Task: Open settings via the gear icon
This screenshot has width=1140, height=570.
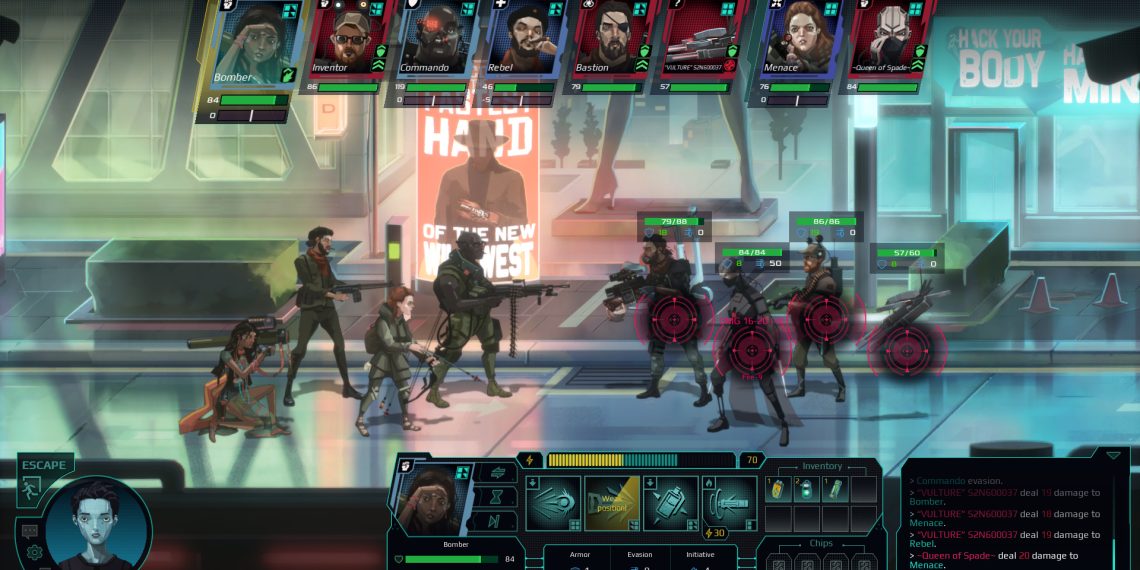Action: (35, 552)
